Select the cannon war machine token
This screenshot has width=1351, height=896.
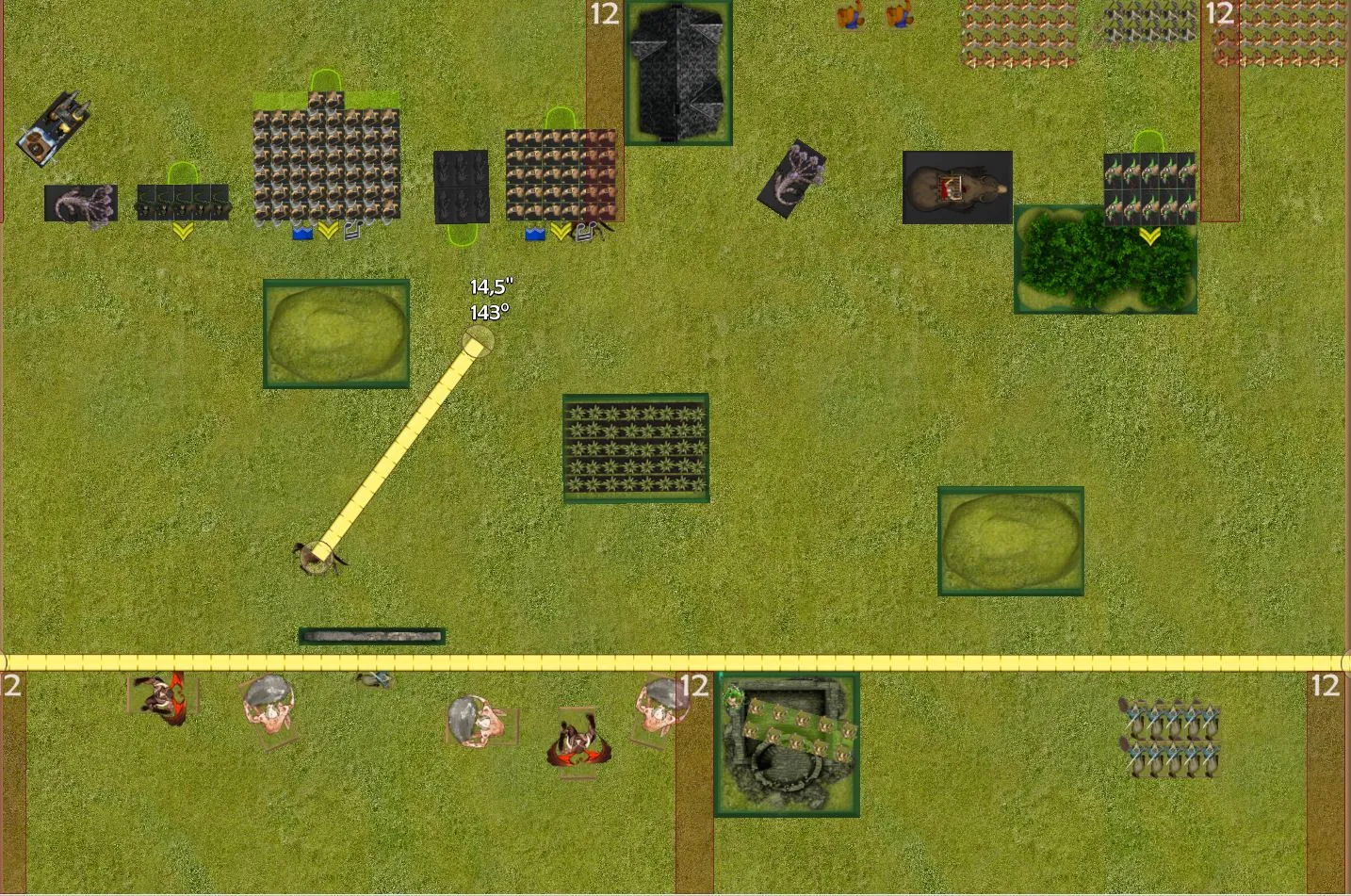tap(54, 128)
